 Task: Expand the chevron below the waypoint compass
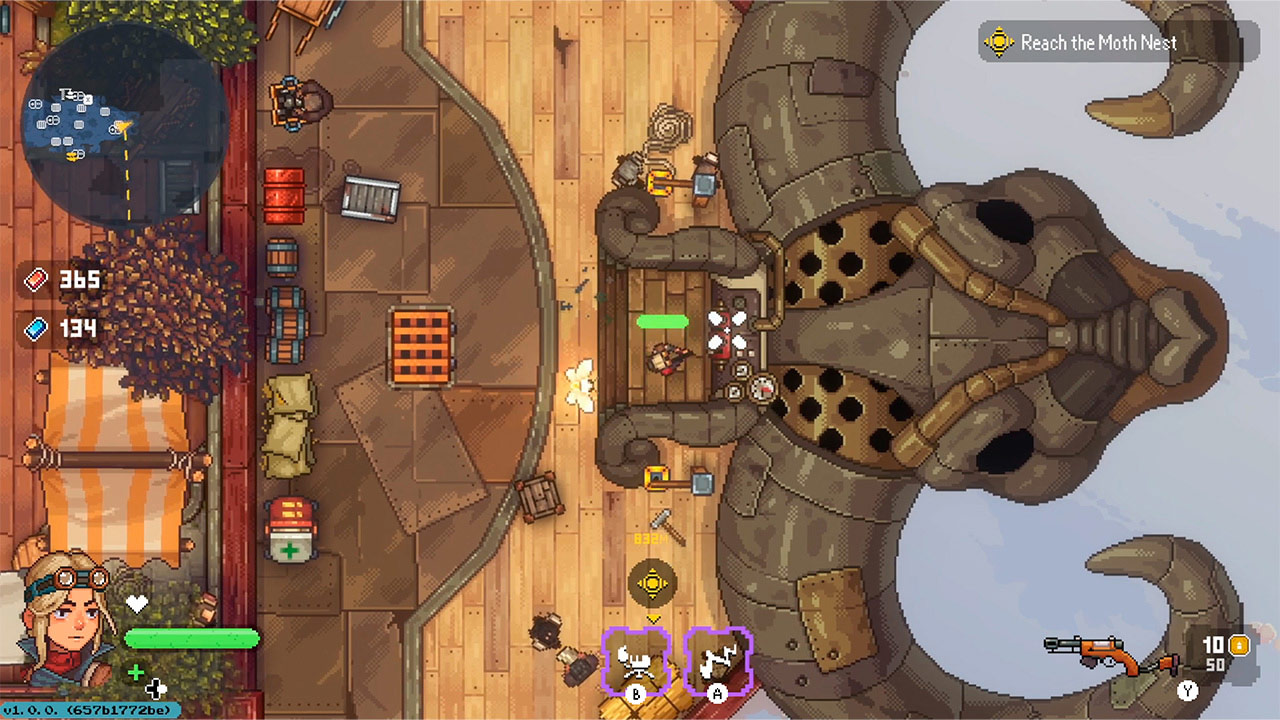(x=653, y=619)
